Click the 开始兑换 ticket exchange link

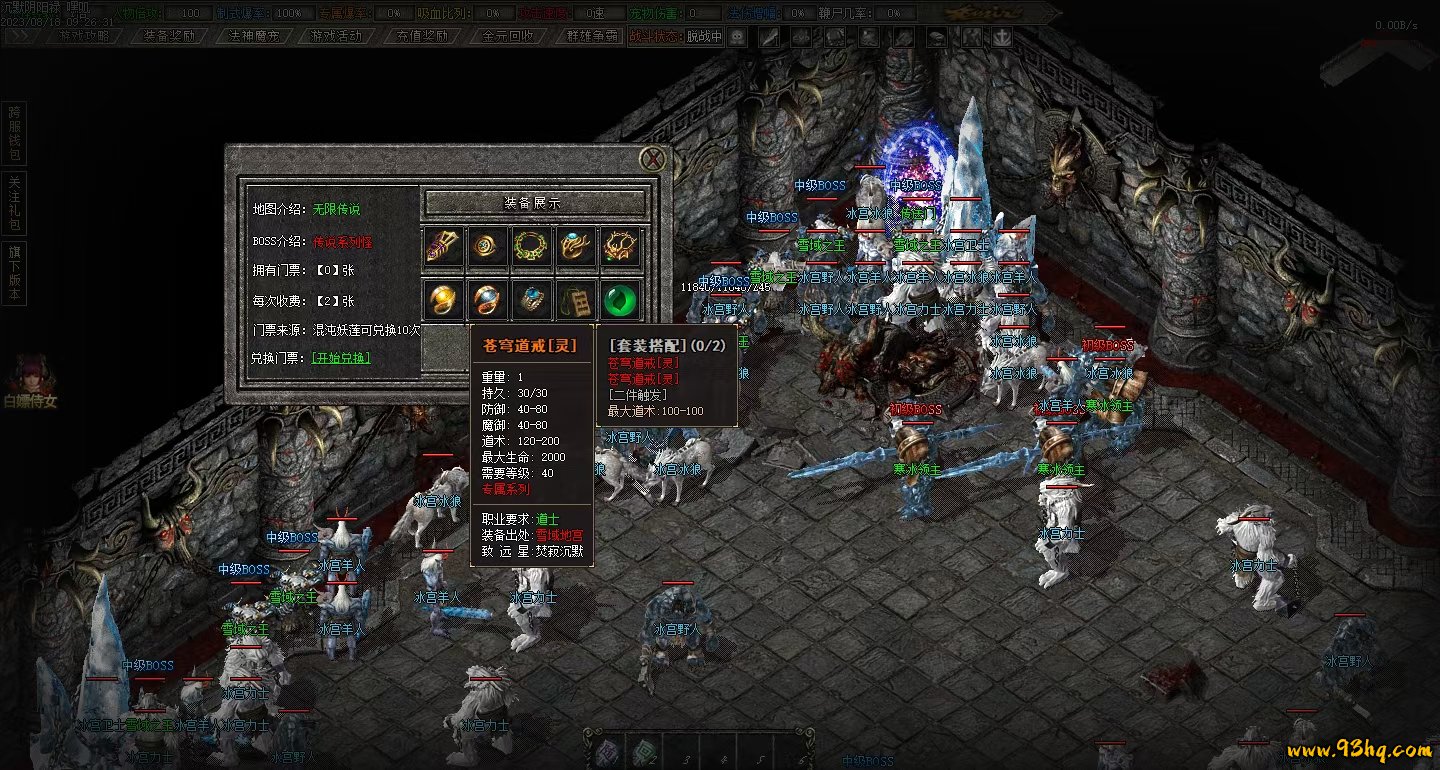pyautogui.click(x=341, y=358)
